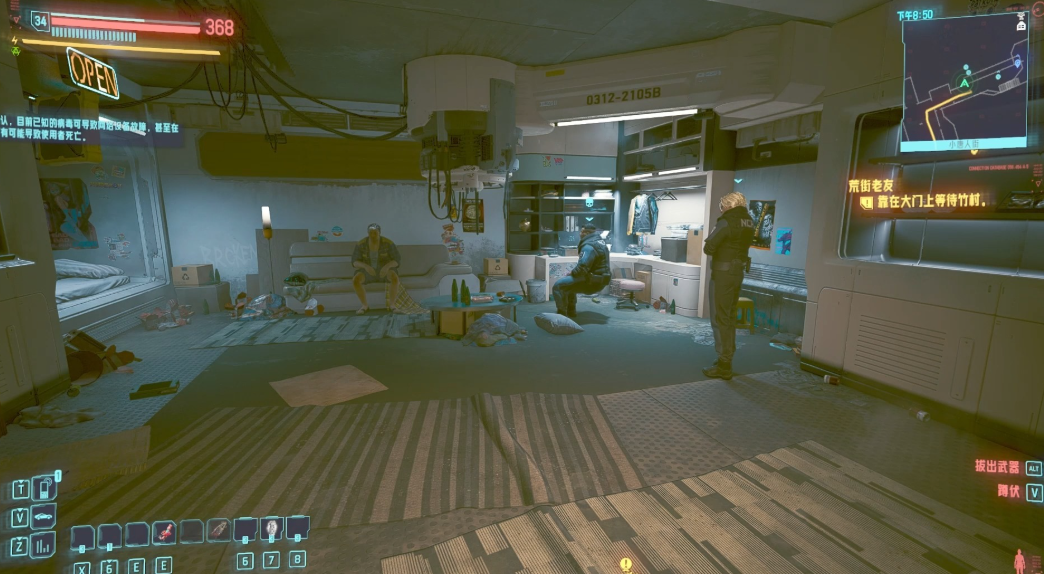Call your vehicle with the car icon
Image resolution: width=1044 pixels, height=574 pixels.
(46, 517)
